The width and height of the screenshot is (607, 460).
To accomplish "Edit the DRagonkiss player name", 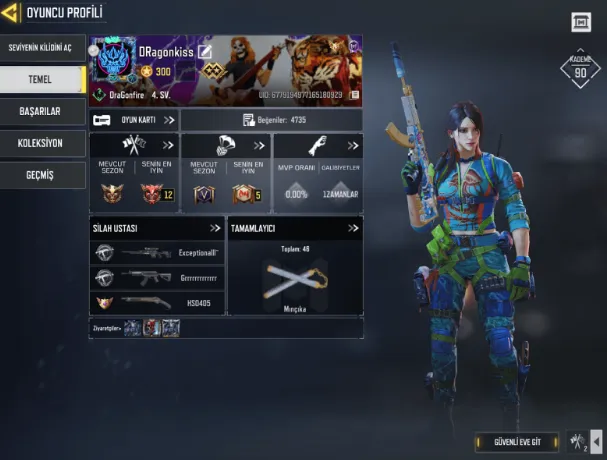I will tap(205, 52).
